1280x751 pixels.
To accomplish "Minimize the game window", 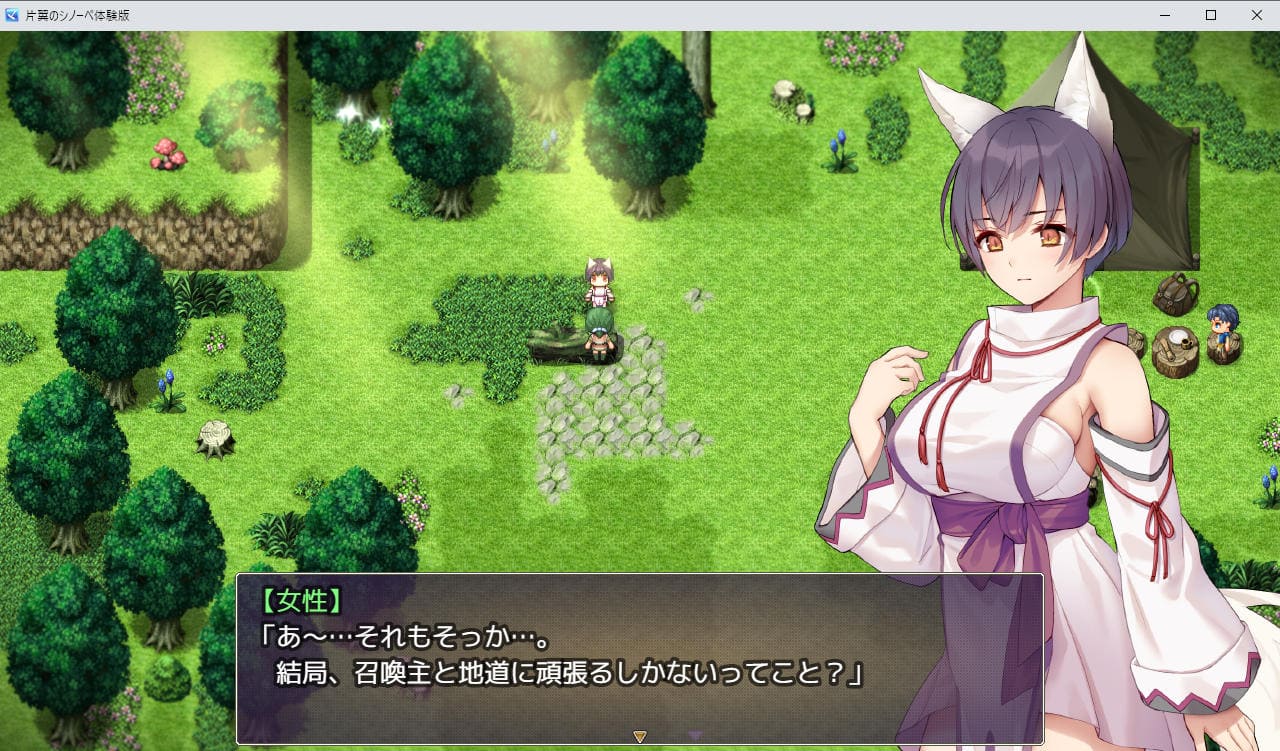I will pyautogui.click(x=1165, y=15).
